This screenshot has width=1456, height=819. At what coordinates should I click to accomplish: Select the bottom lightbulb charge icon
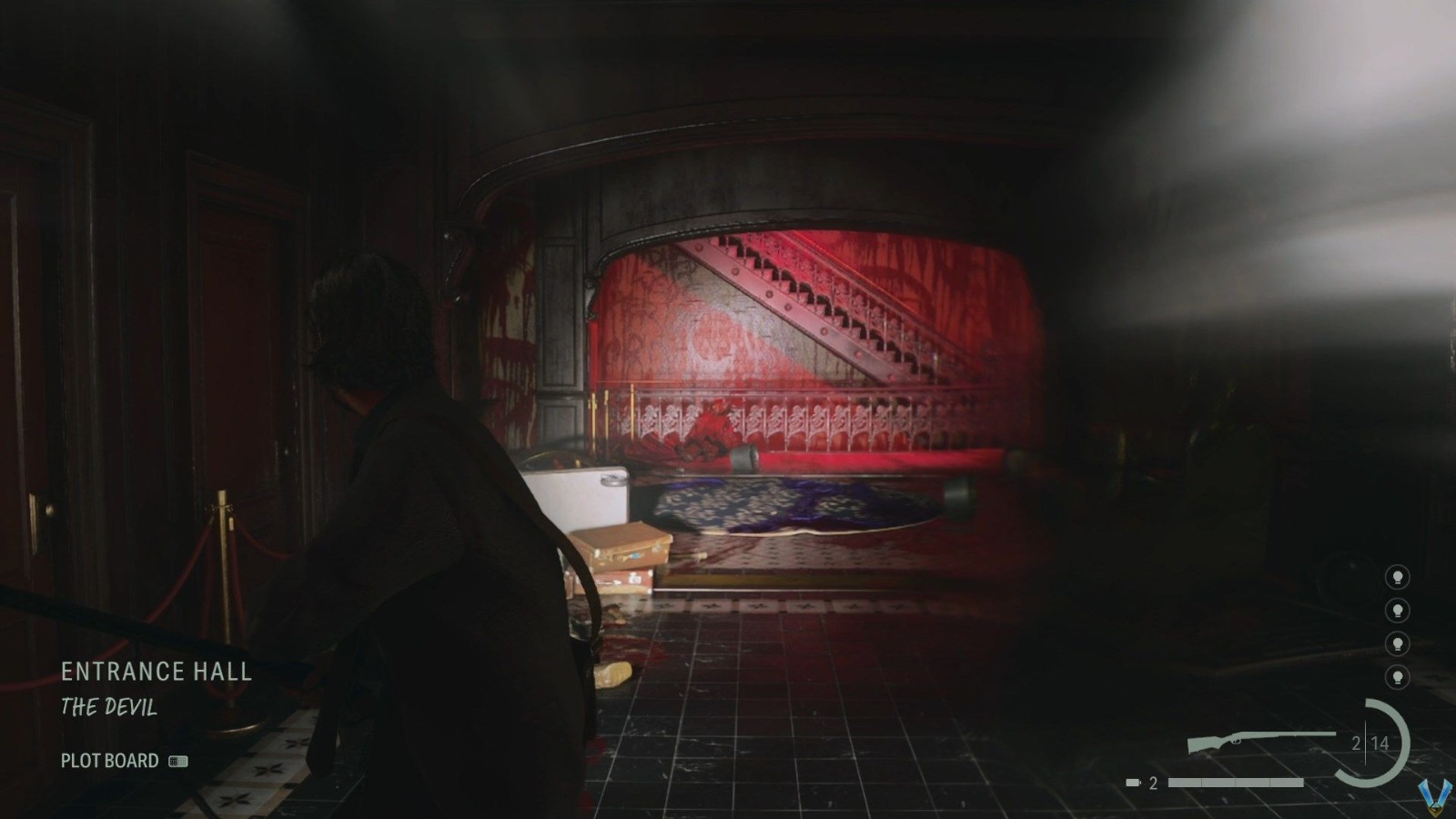coord(1396,674)
